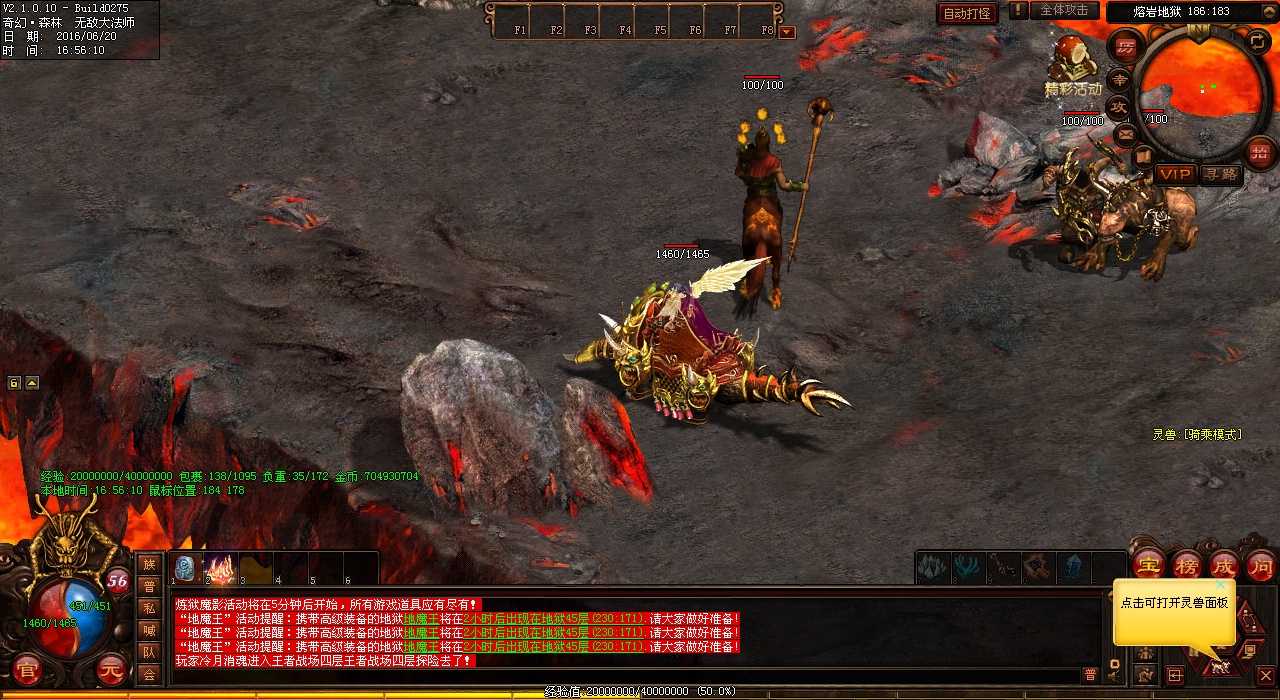Screen dimensions: 1280x700
Task: Activate the flame skill in slot 2
Action: (220, 568)
